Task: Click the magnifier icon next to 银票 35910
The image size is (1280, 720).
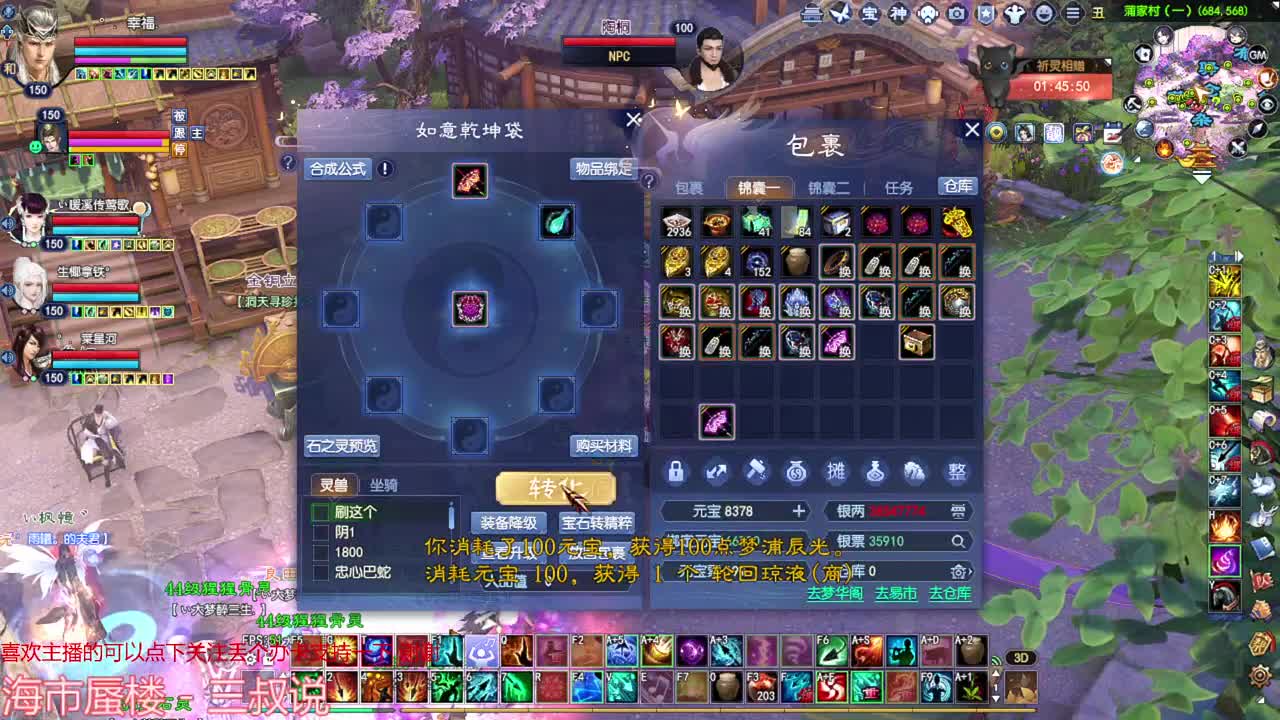Action: (x=958, y=541)
